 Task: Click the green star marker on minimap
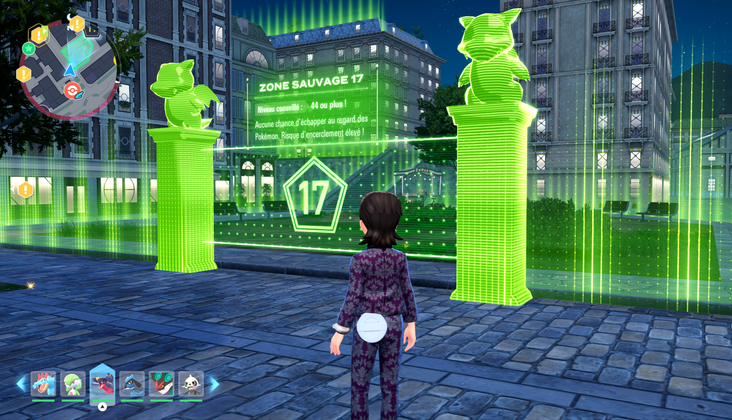(x=28, y=48)
